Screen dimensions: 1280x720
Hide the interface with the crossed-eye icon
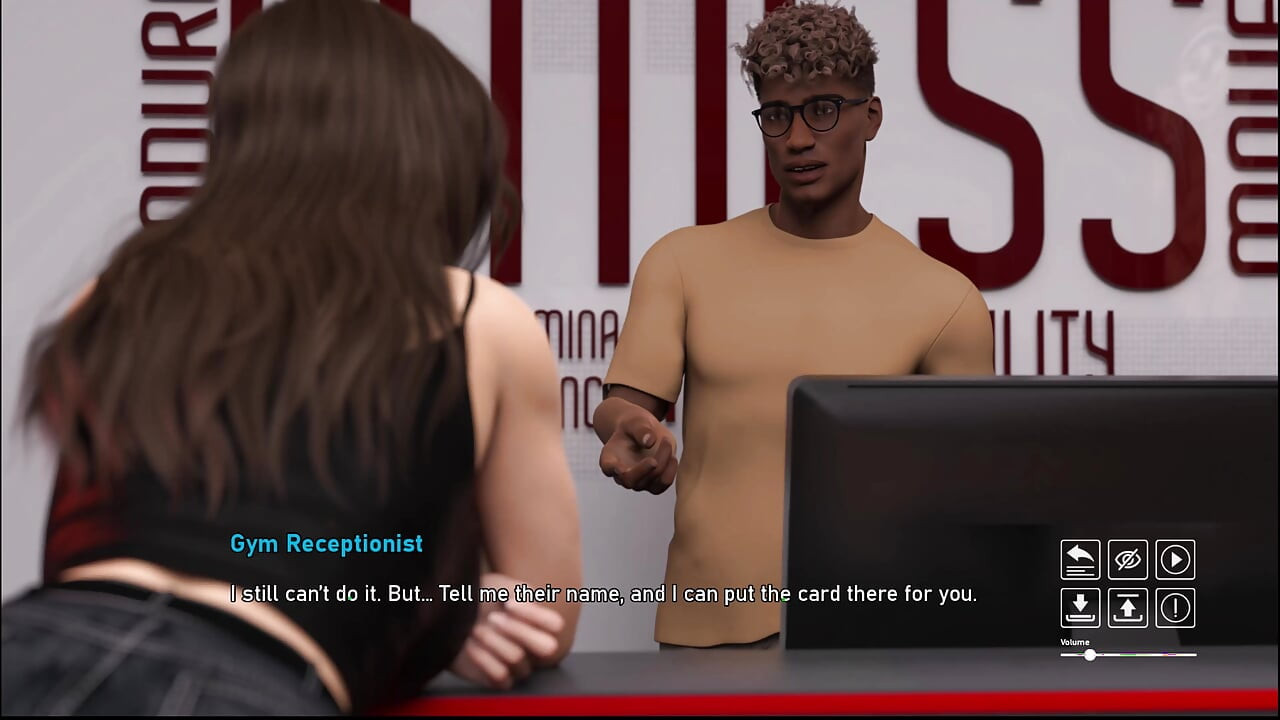coord(1128,560)
